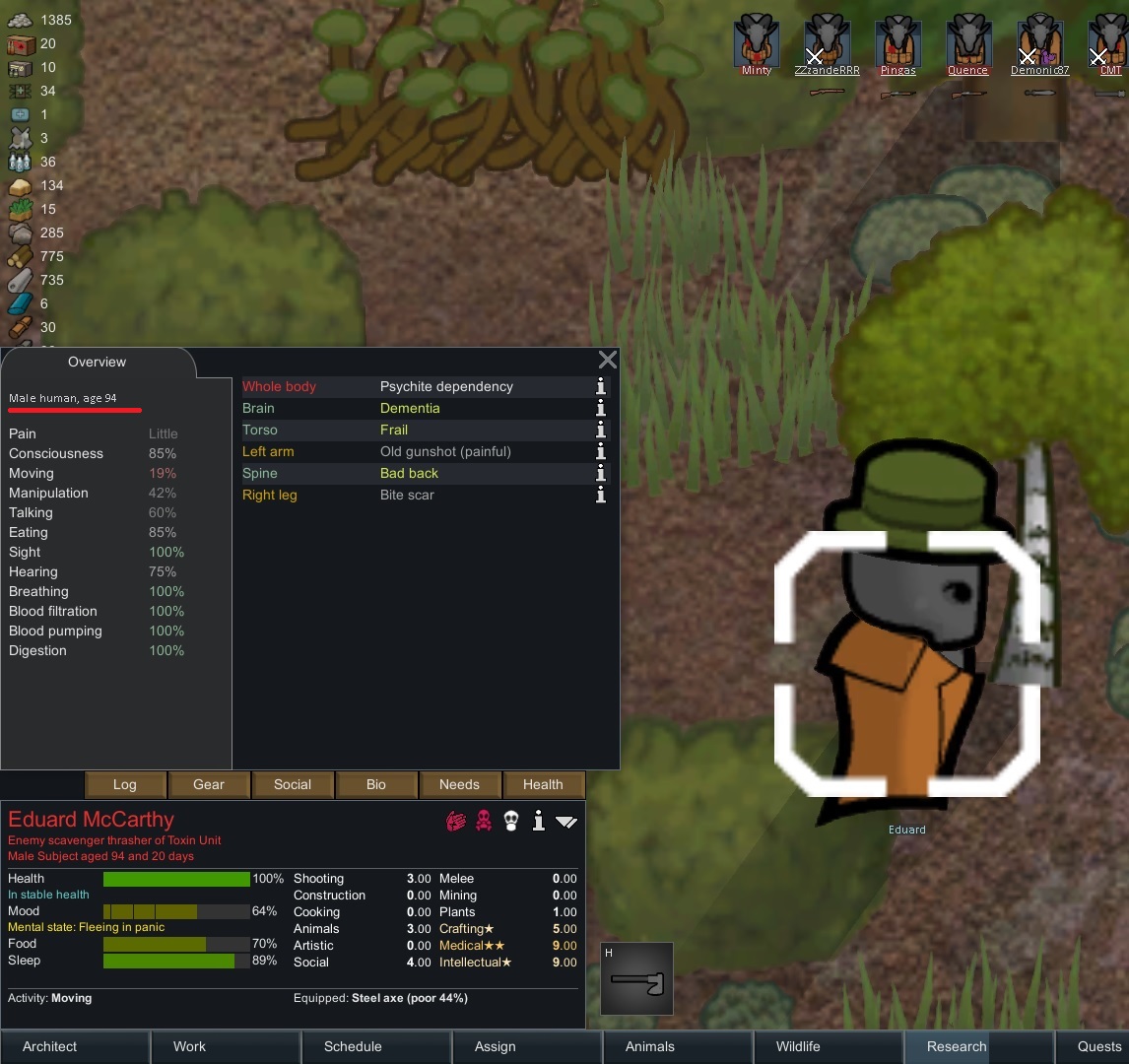Screen dimensions: 1129x1064
Task: Open the Quests menu
Action: pyautogui.click(x=1098, y=1046)
